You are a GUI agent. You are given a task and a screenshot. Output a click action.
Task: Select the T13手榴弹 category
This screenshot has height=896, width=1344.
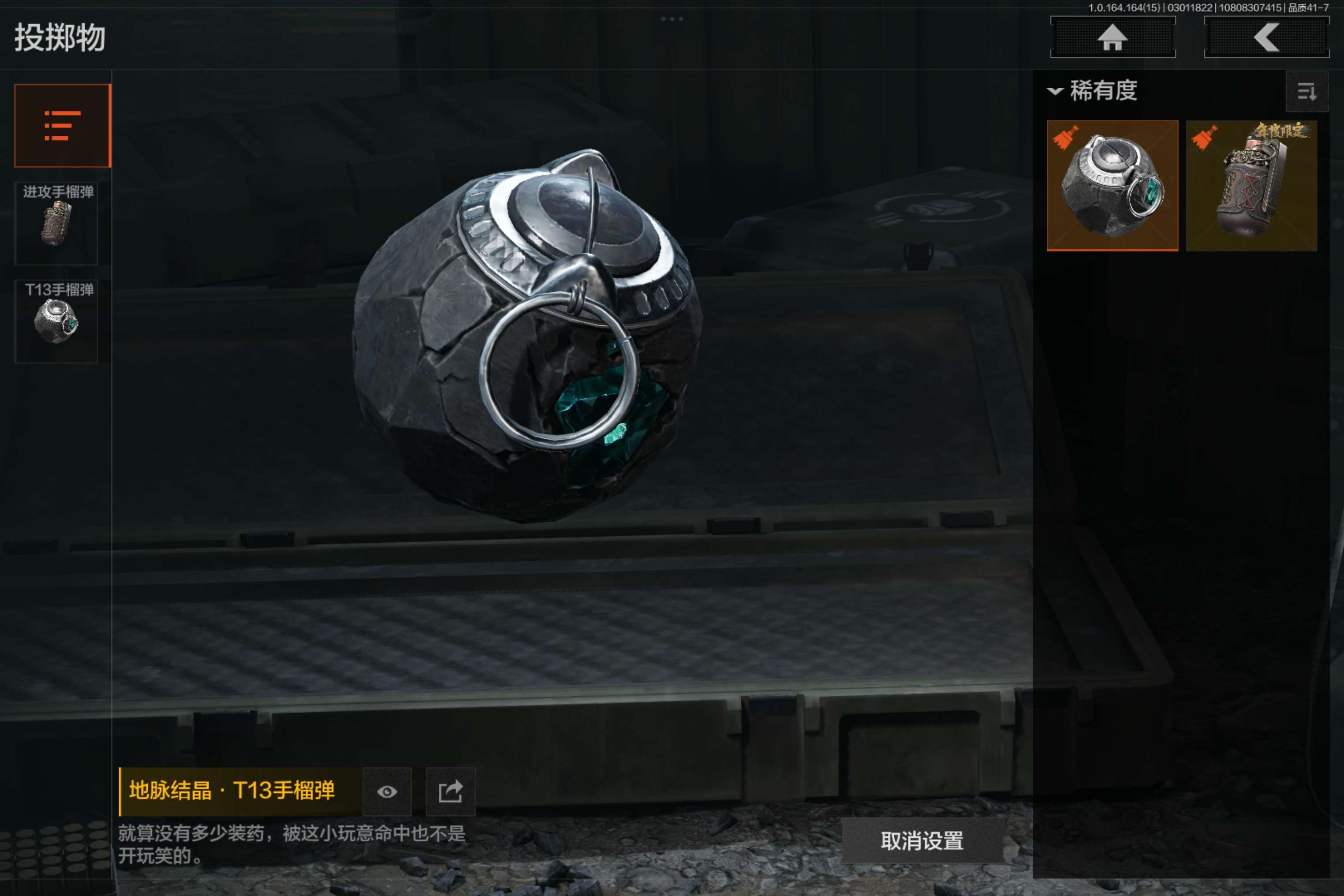tap(56, 321)
